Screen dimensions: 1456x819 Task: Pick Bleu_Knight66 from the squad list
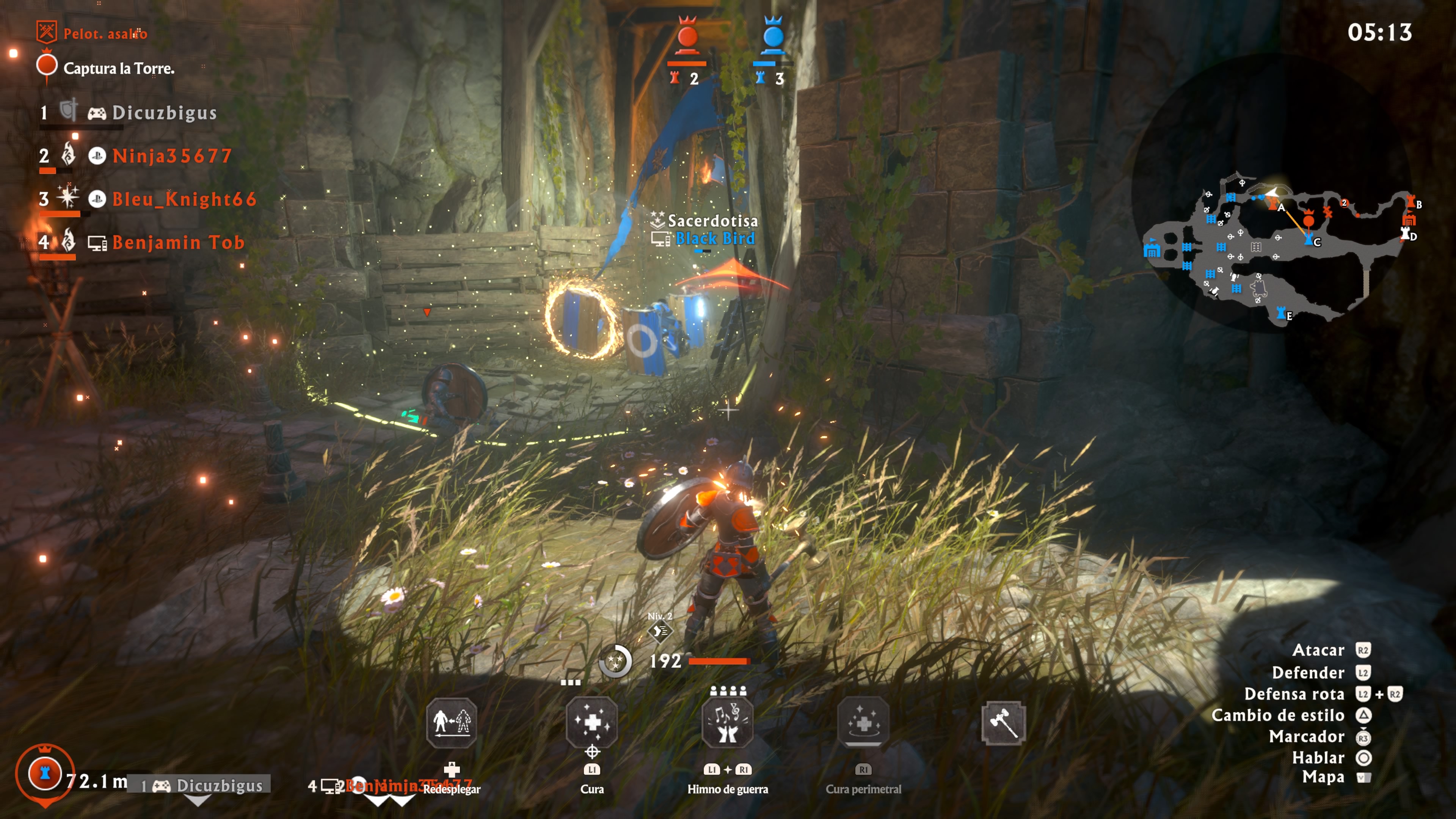(184, 199)
